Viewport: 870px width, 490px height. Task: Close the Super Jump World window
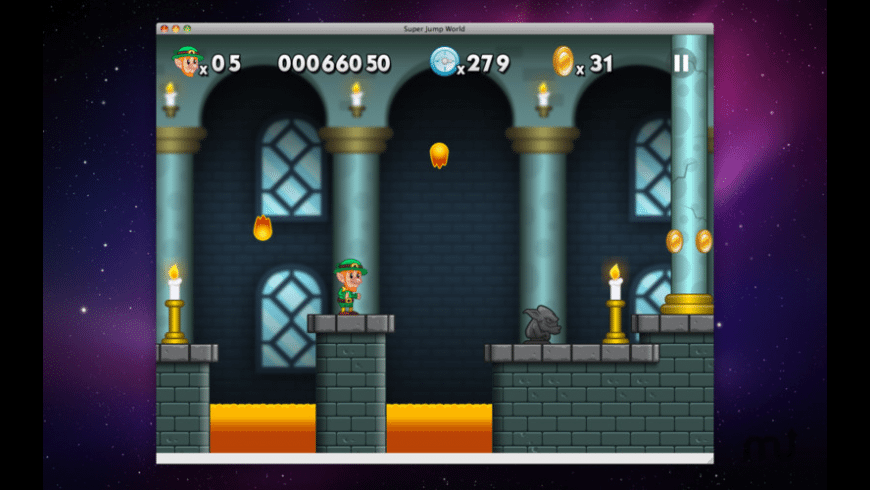(x=164, y=29)
